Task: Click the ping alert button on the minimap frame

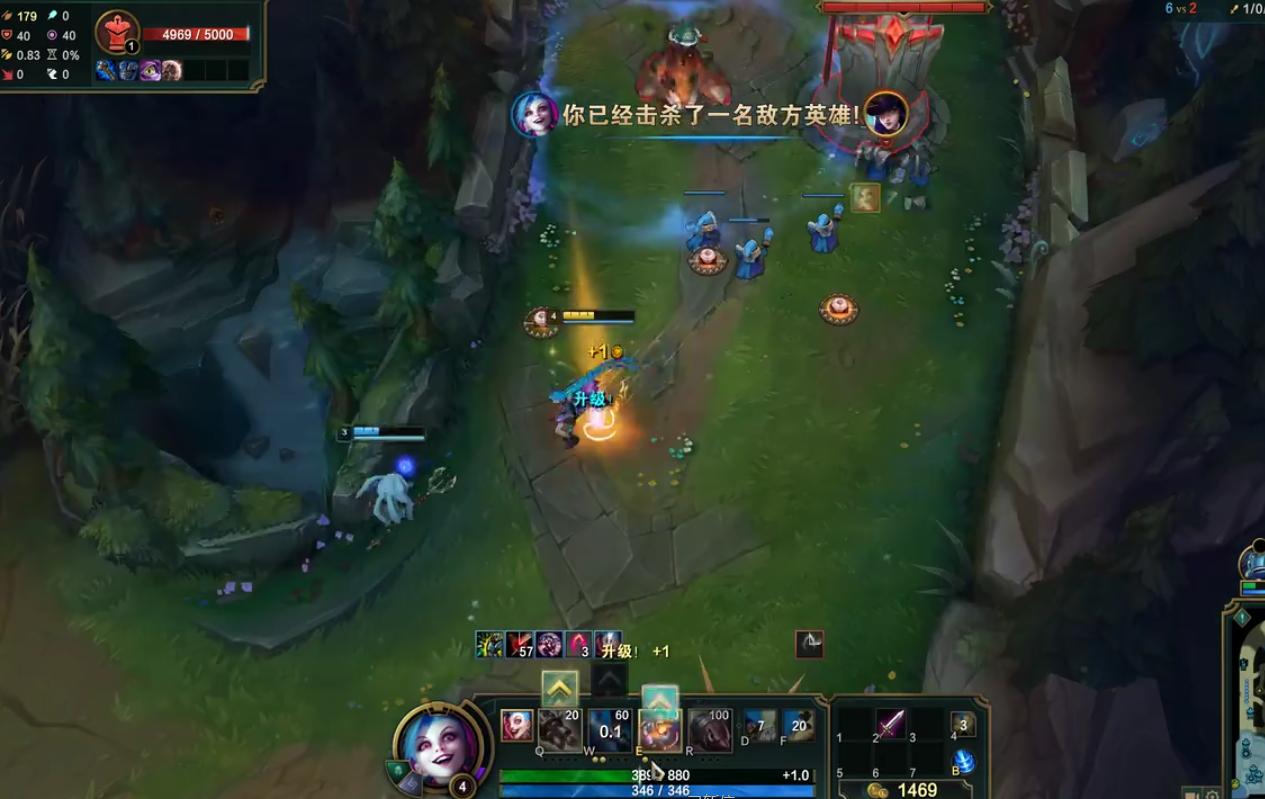Action: (1243, 618)
